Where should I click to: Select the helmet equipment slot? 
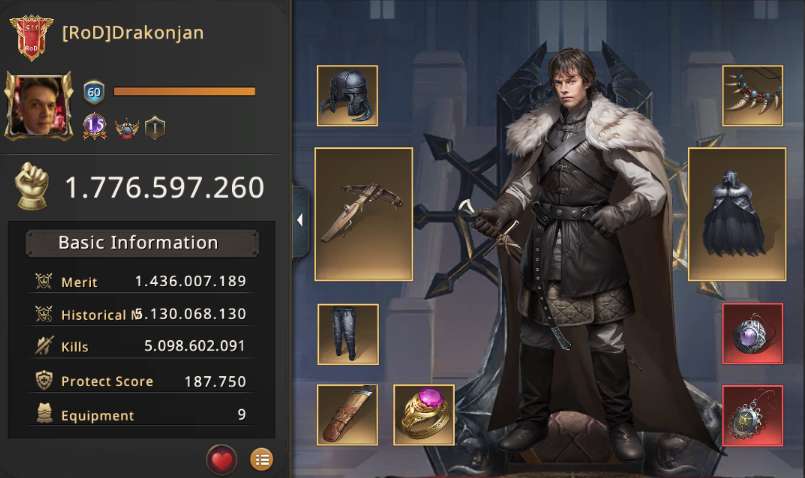(x=347, y=96)
